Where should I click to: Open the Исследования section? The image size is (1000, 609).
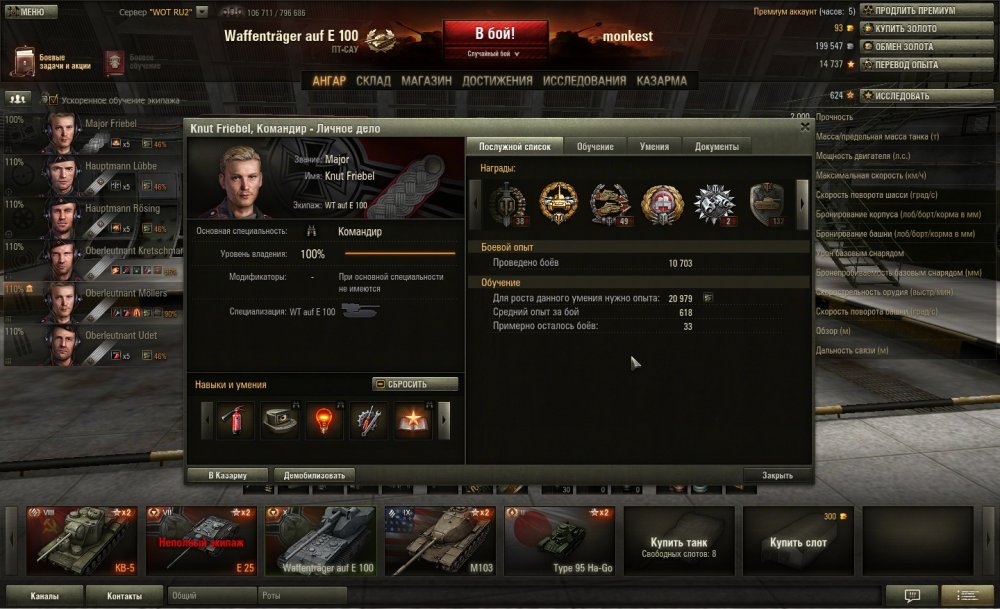584,81
